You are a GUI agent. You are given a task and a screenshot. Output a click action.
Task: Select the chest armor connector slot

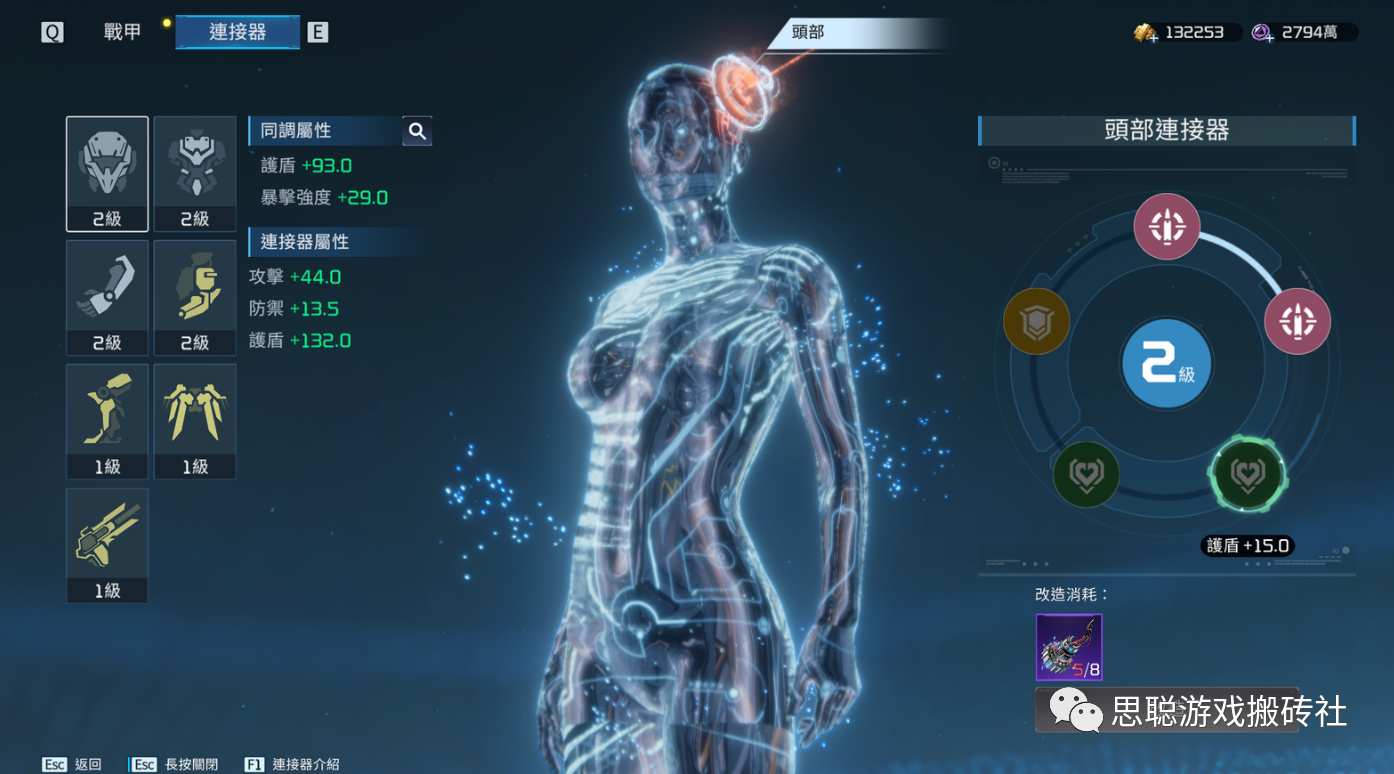coord(195,173)
